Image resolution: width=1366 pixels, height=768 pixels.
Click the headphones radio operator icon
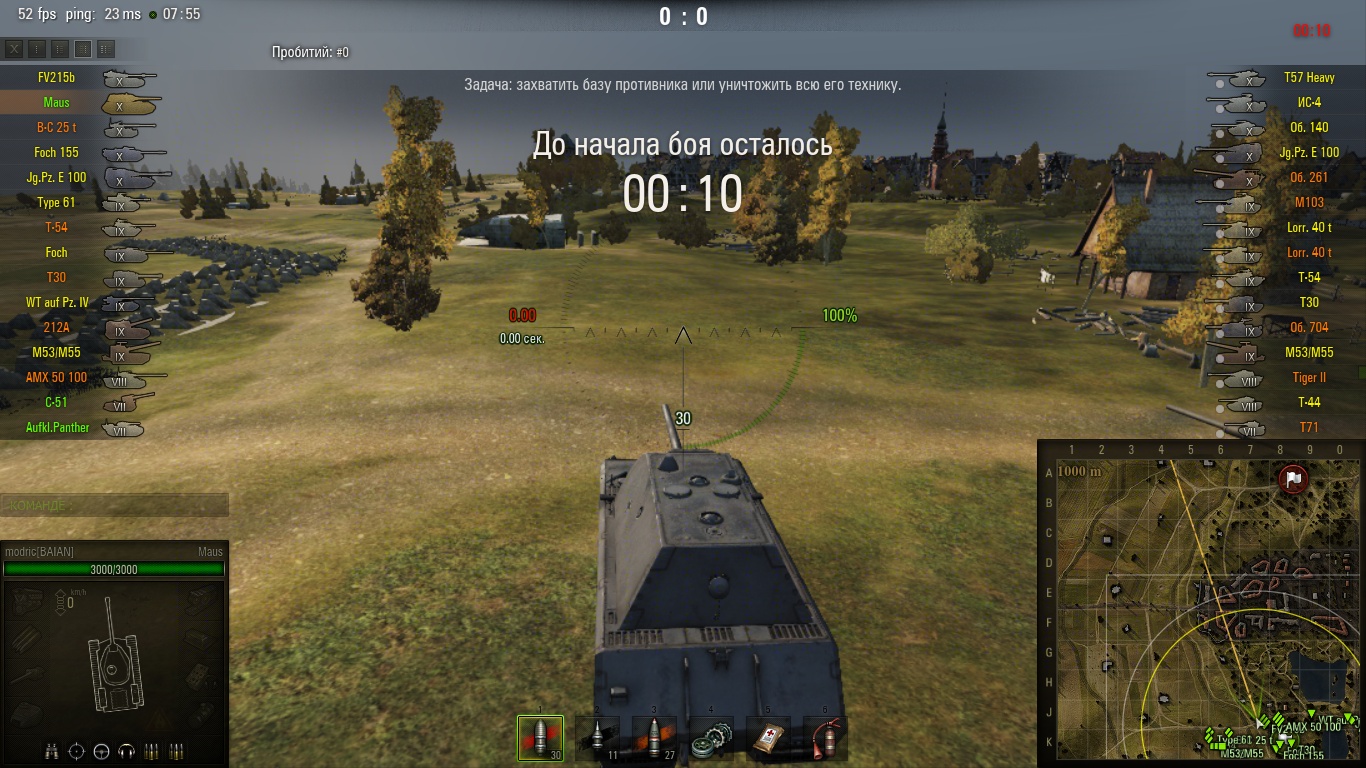pos(126,751)
